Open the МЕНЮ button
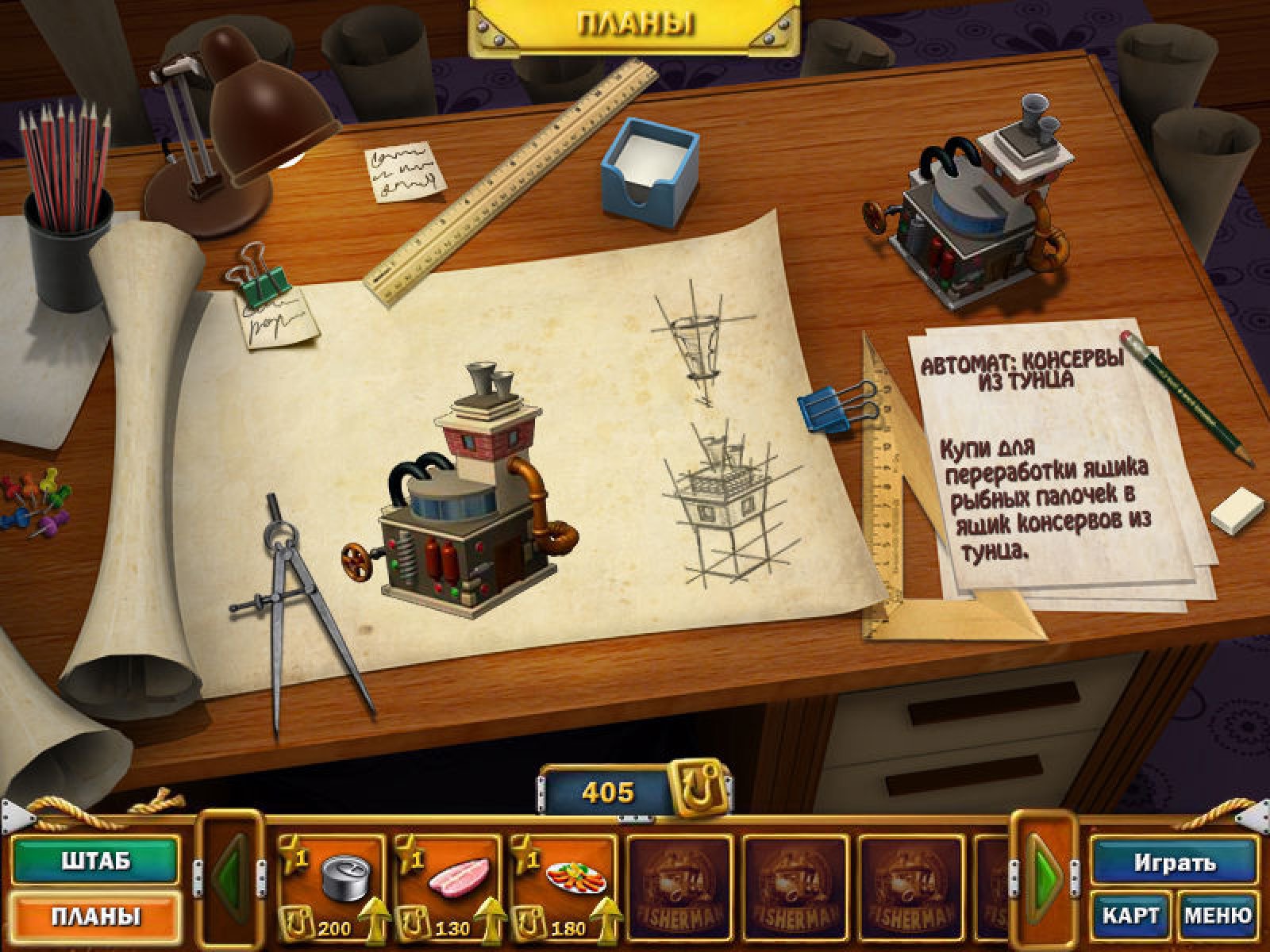Viewport: 1270px width, 952px height. point(1218,915)
